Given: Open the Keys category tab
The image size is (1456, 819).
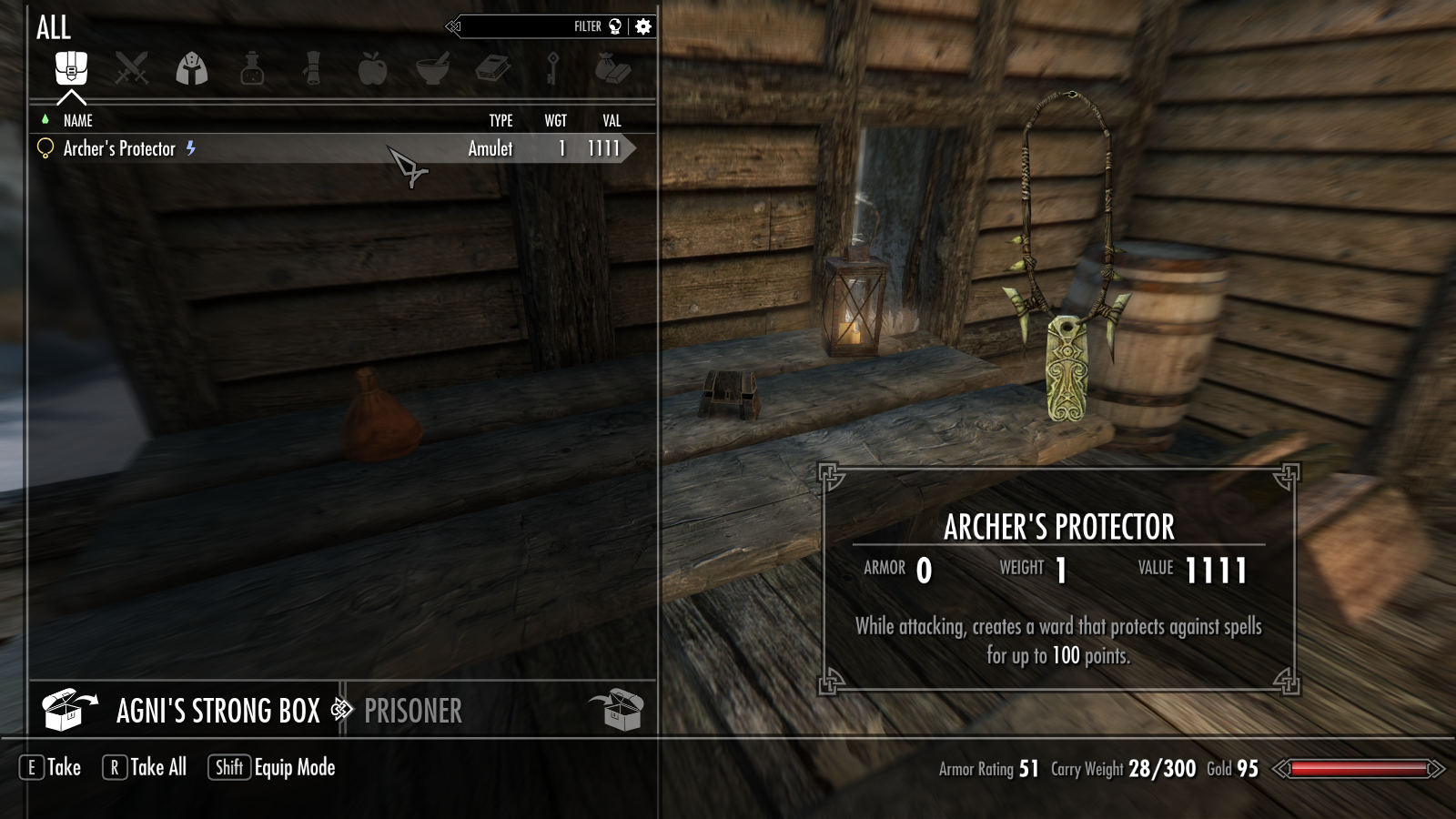Looking at the screenshot, I should (x=552, y=68).
